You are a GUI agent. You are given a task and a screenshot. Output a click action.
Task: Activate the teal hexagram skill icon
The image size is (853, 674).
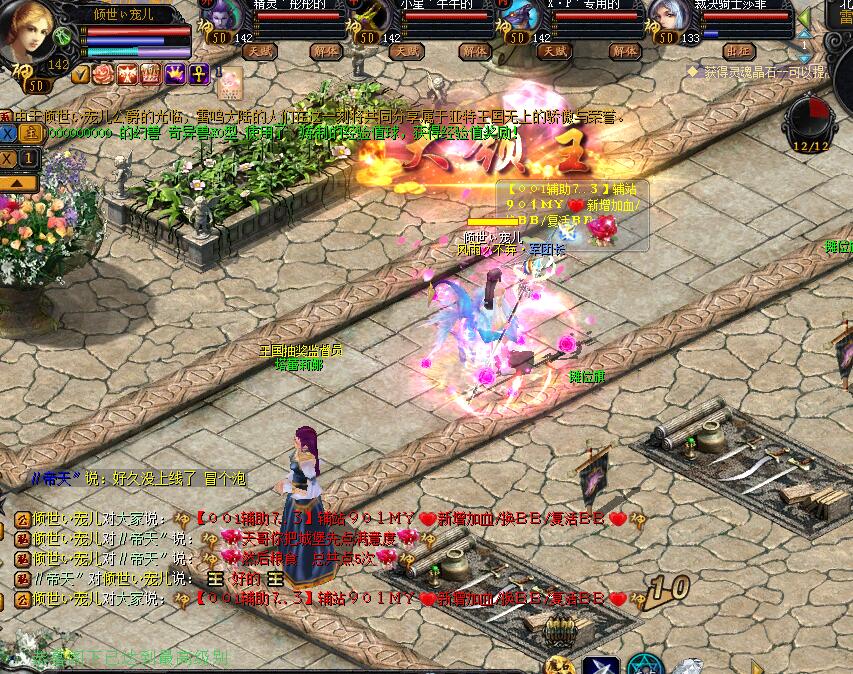[645, 665]
